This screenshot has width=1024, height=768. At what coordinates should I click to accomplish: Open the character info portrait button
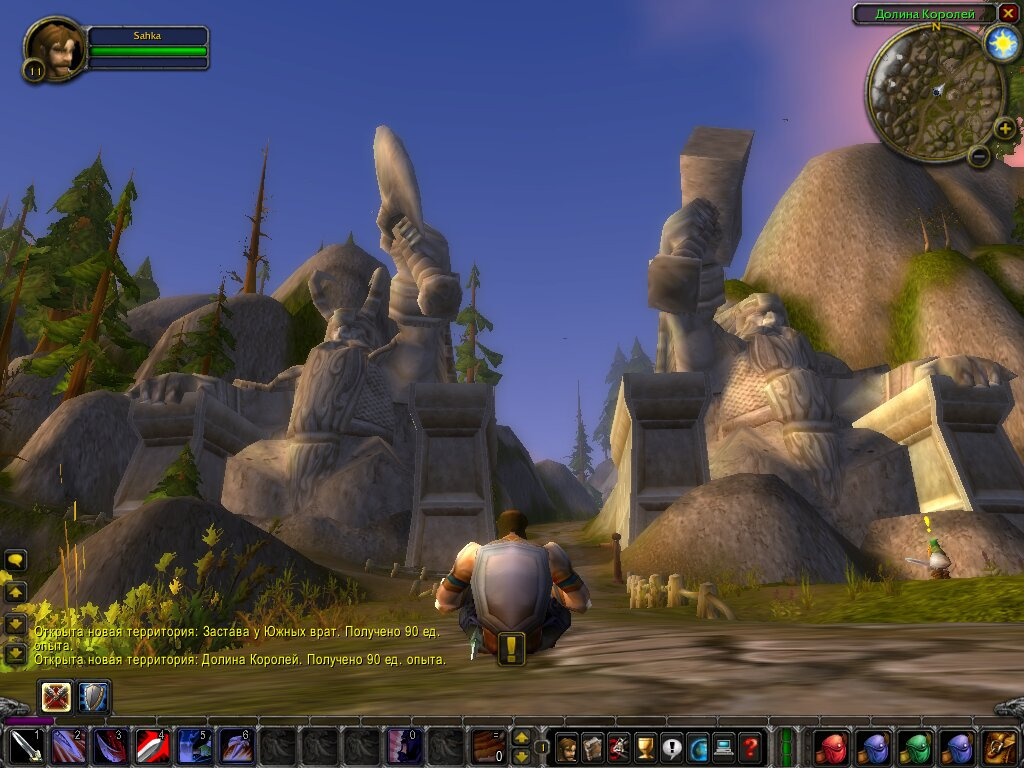pos(567,747)
